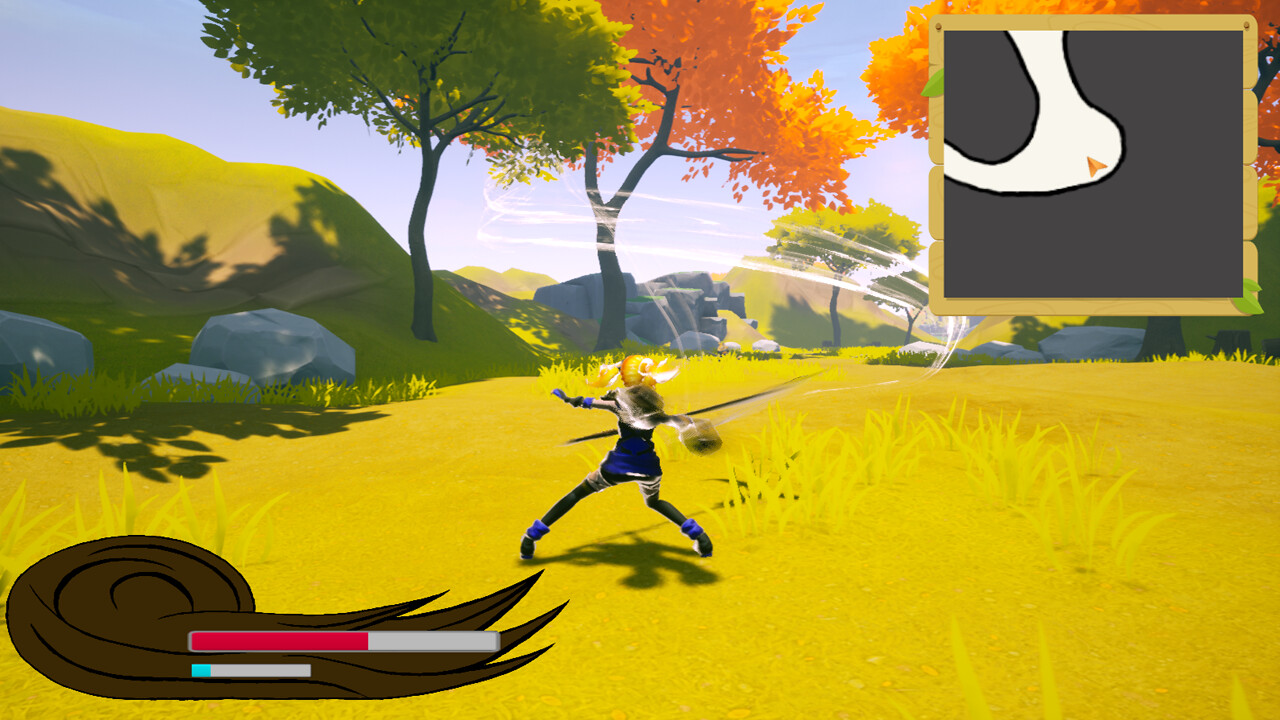1280x720 pixels.
Task: Select the blonde-haired character in the field
Action: pos(630,450)
